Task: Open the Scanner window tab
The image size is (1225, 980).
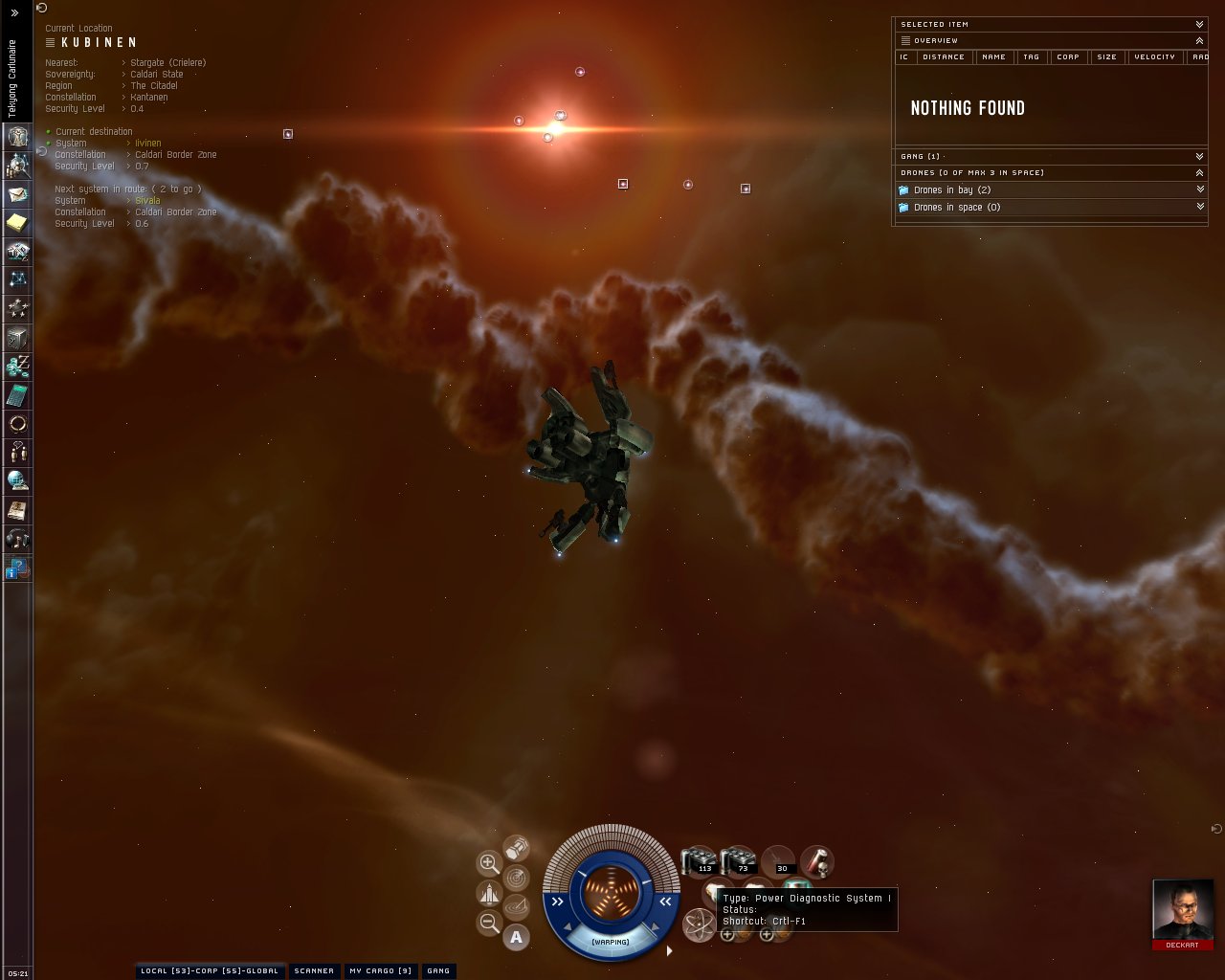Action: coord(314,970)
